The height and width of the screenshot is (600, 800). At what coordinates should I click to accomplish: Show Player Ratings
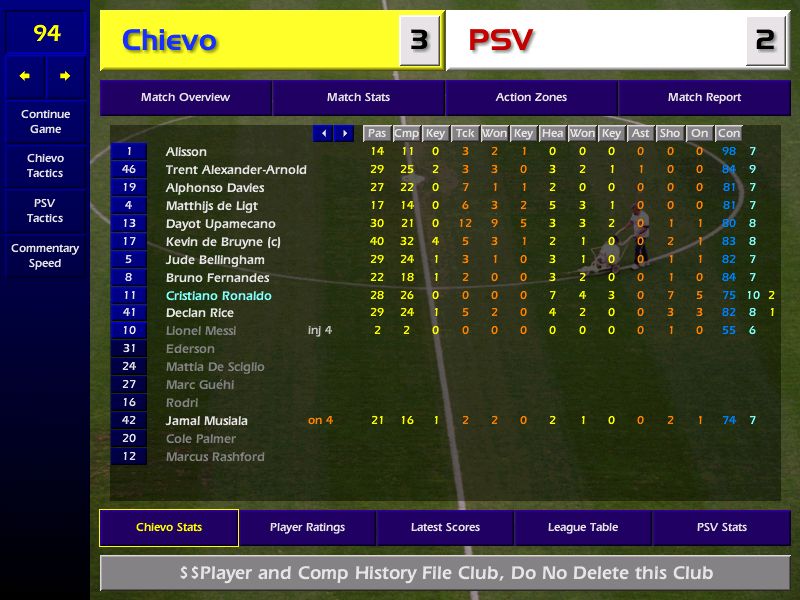(307, 527)
